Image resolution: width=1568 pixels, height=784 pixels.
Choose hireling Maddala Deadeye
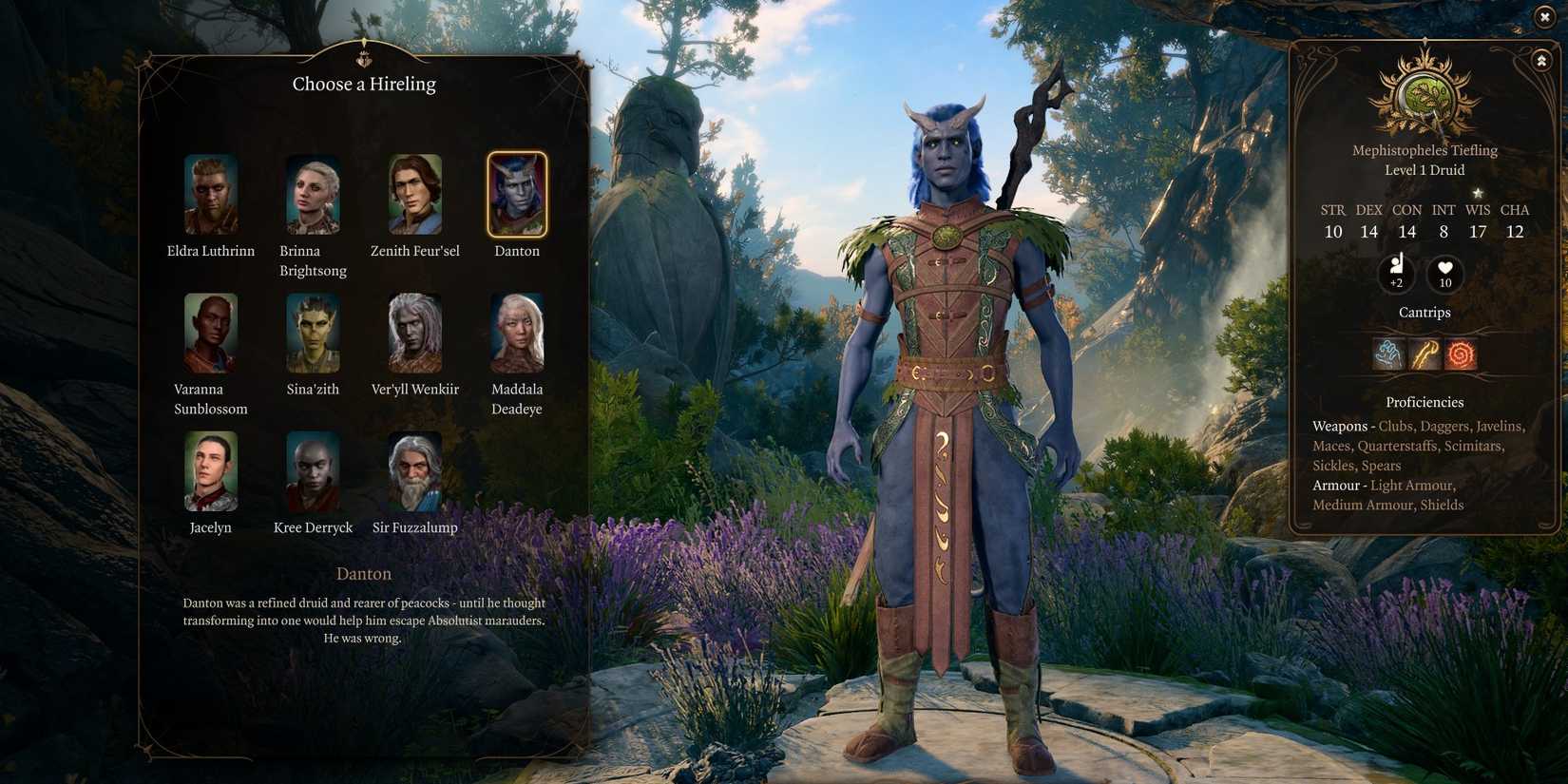point(517,333)
